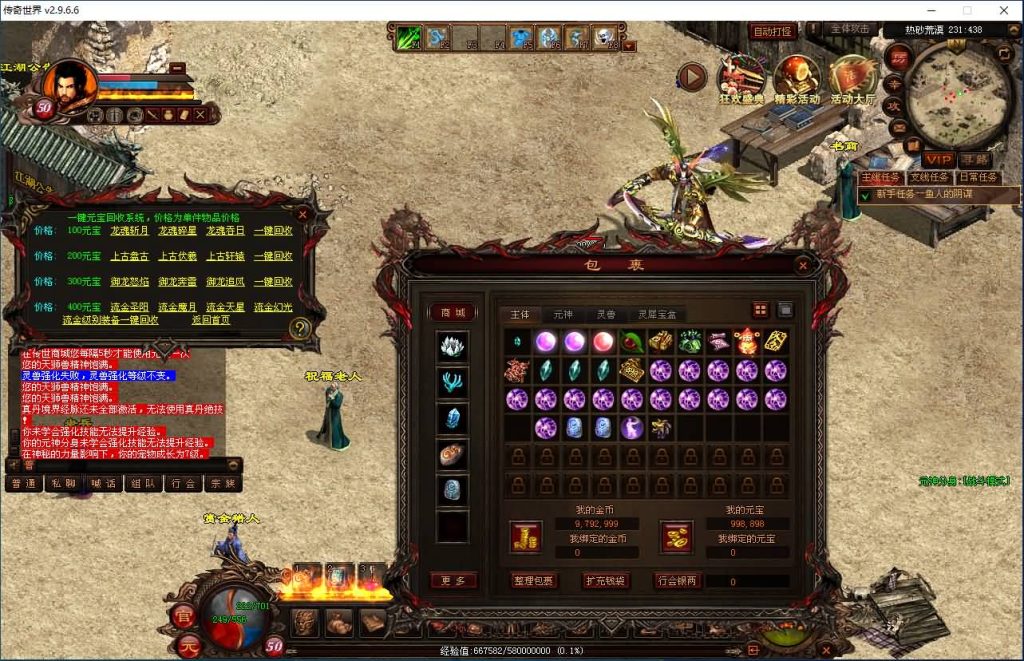
Task: Close the 包裹 inventory window
Action: [802, 266]
